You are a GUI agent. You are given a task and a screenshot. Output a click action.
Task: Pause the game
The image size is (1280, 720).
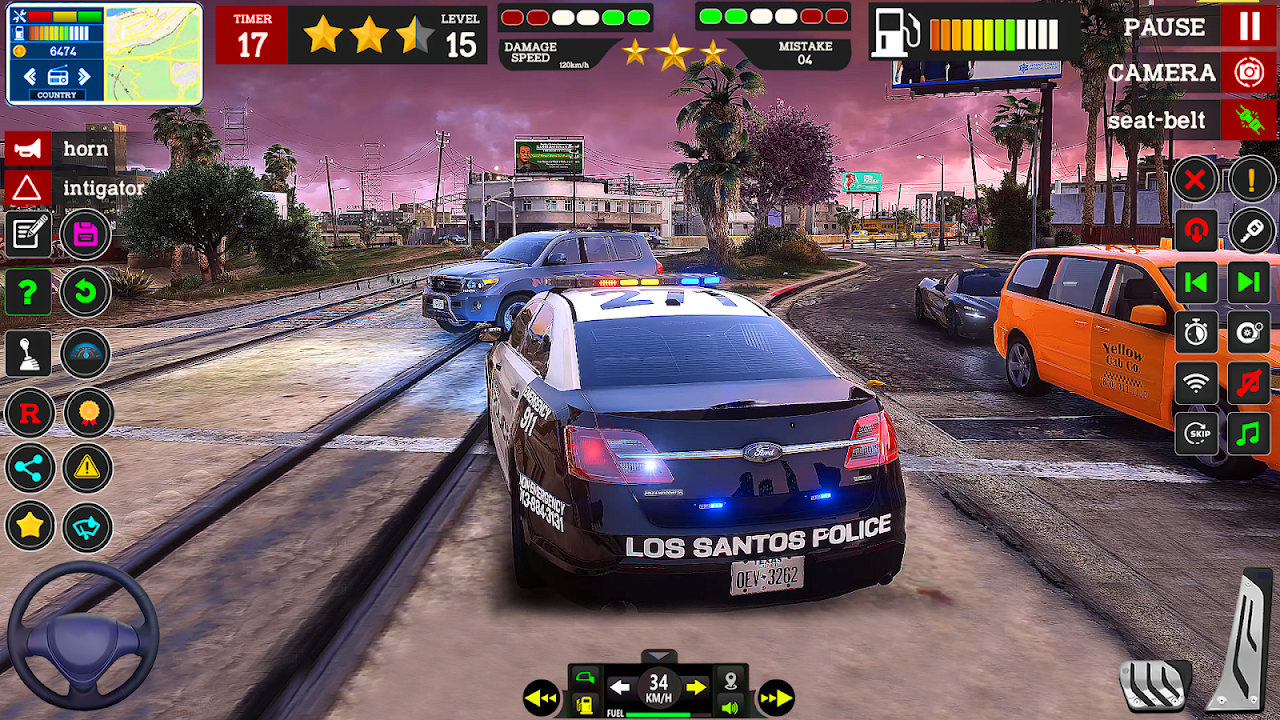1249,26
